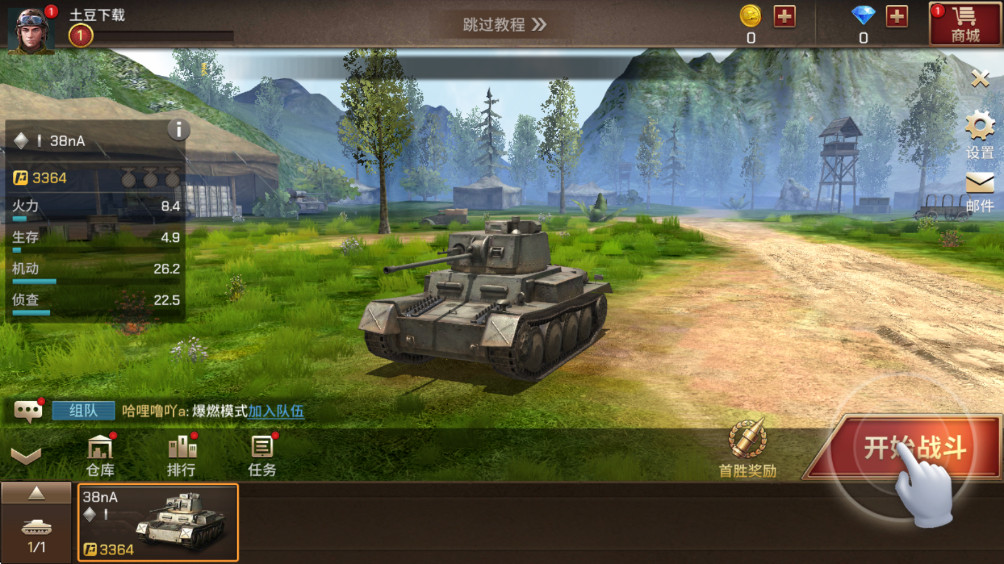Open the 排行 rankings
Screen dimensions: 1004x564
click(x=181, y=455)
